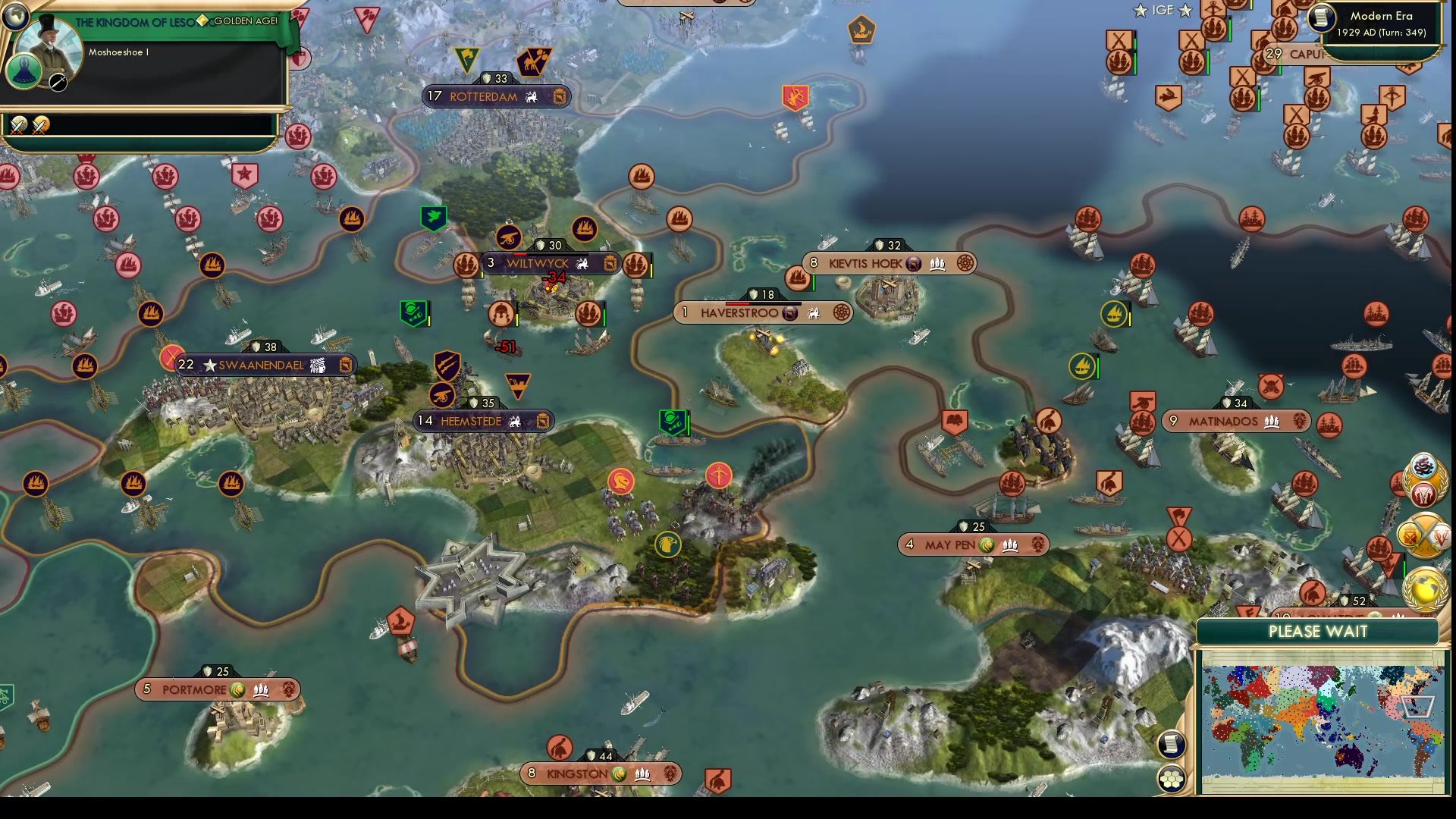This screenshot has height=819, width=1456.
Task: Toggle the religion icon on May Pen banner
Action: (987, 544)
